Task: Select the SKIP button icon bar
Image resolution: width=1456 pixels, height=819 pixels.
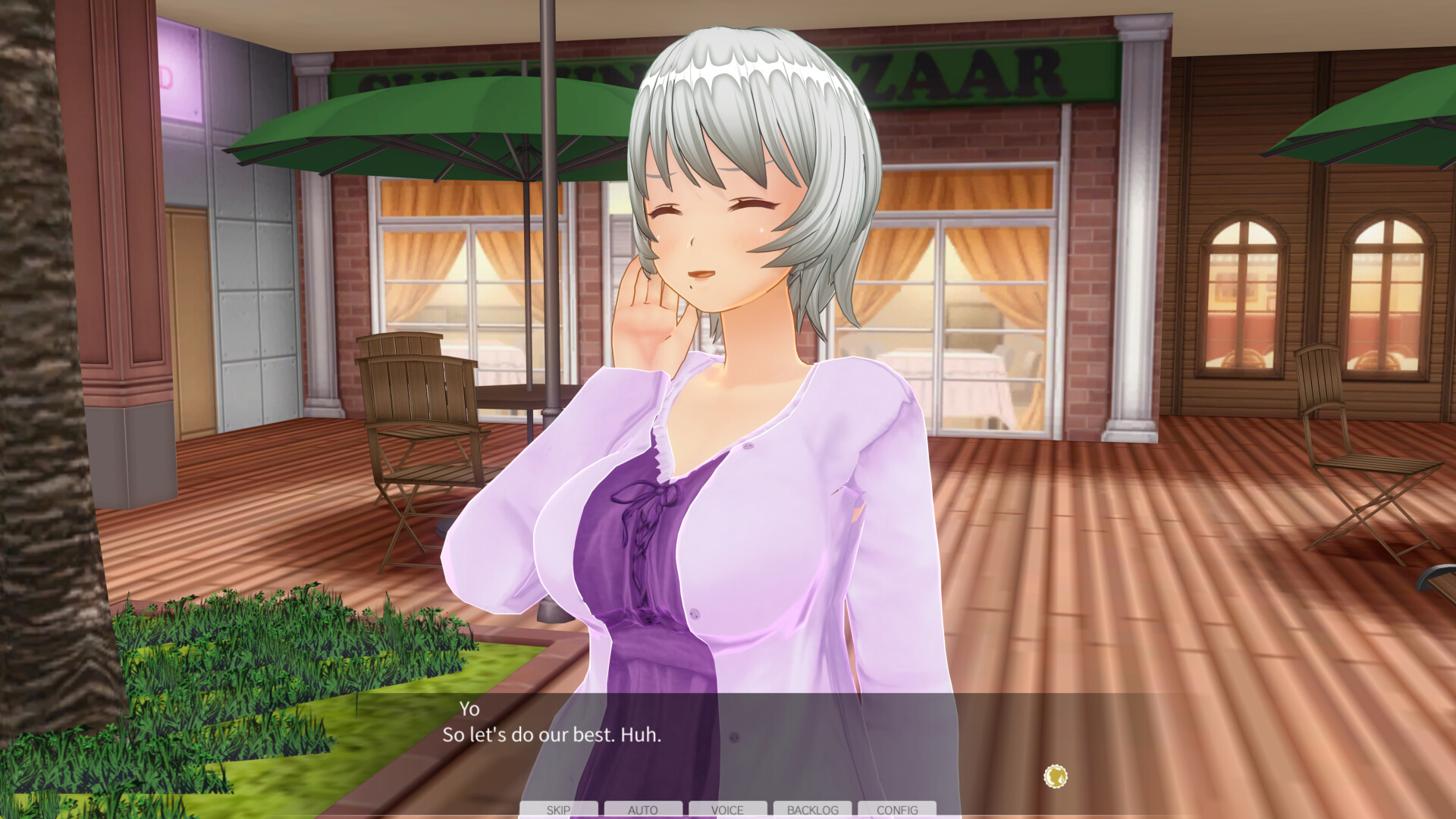Action: point(559,810)
